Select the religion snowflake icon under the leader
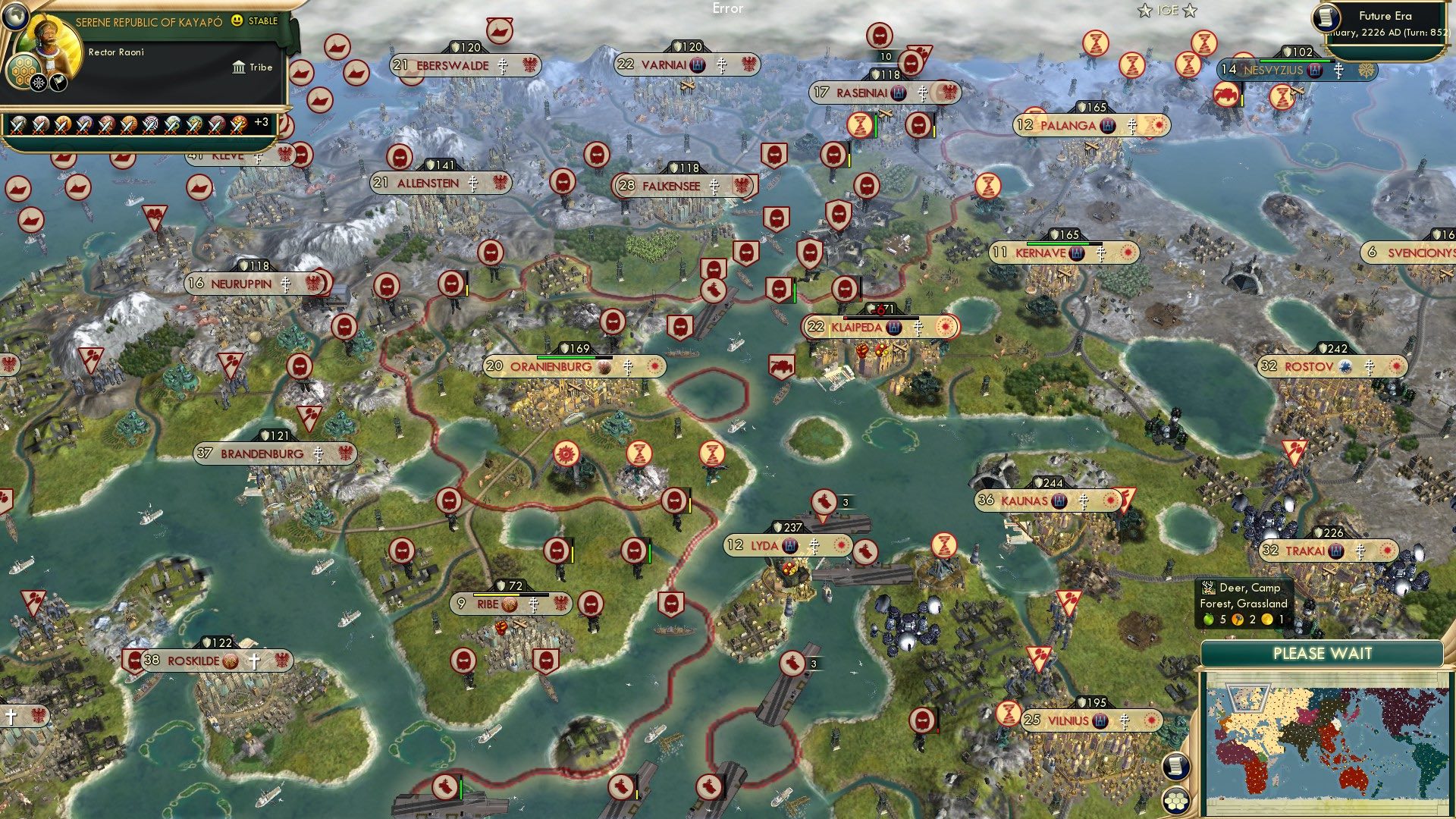Image resolution: width=1456 pixels, height=819 pixels. pyautogui.click(x=39, y=82)
